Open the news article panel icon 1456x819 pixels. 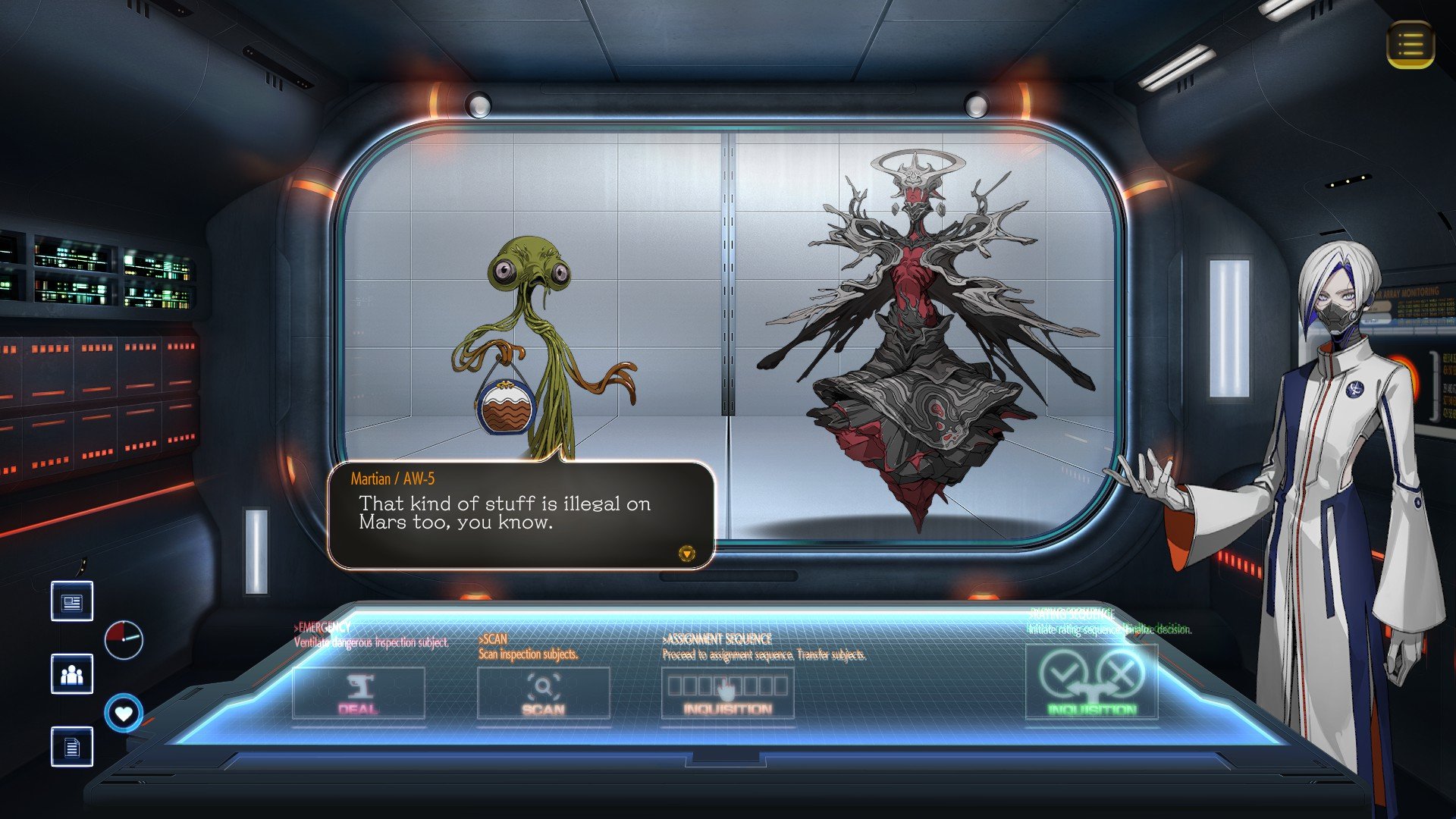[72, 601]
